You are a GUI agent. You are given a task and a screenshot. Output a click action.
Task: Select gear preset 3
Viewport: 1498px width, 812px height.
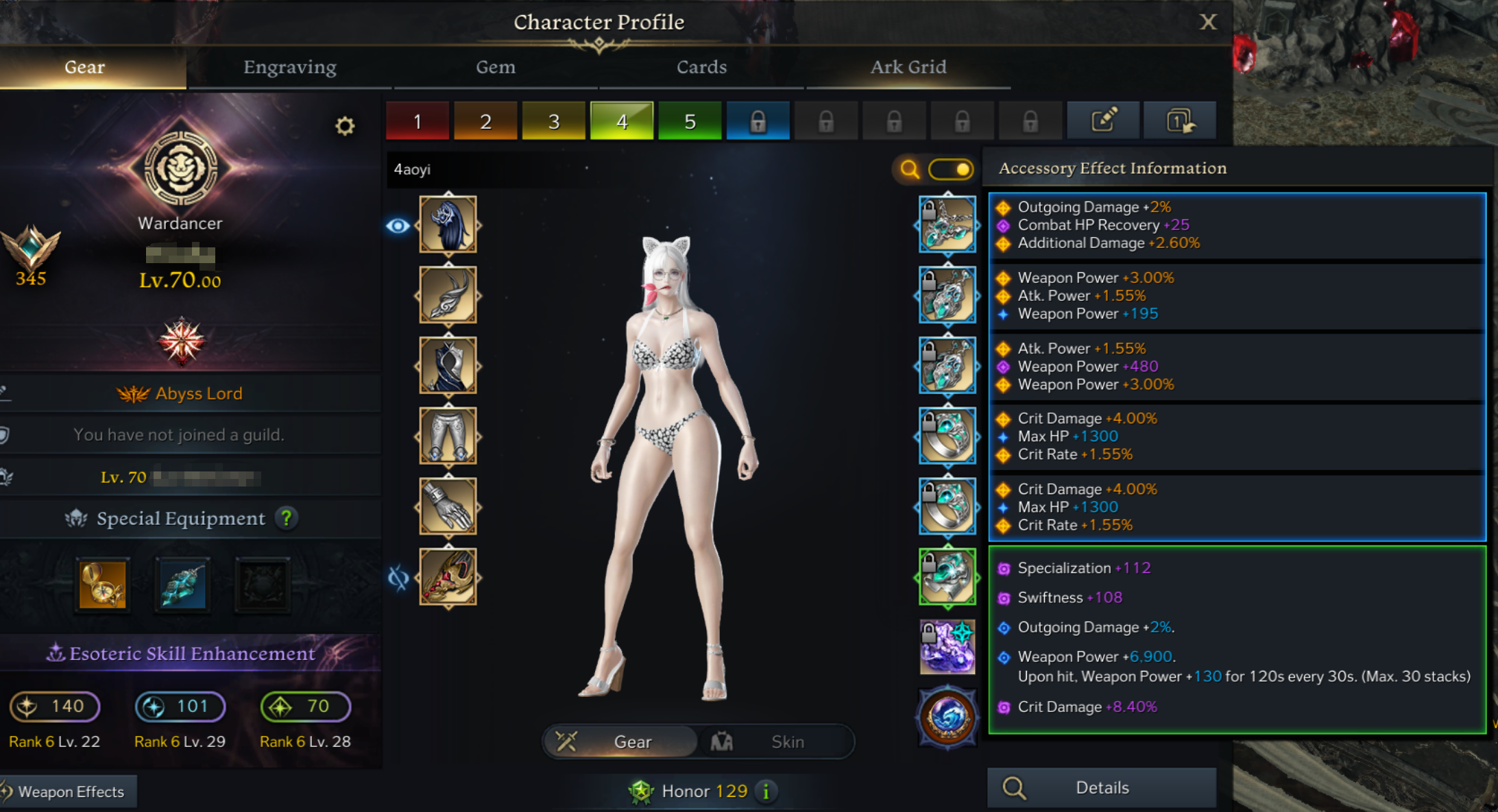coord(554,121)
